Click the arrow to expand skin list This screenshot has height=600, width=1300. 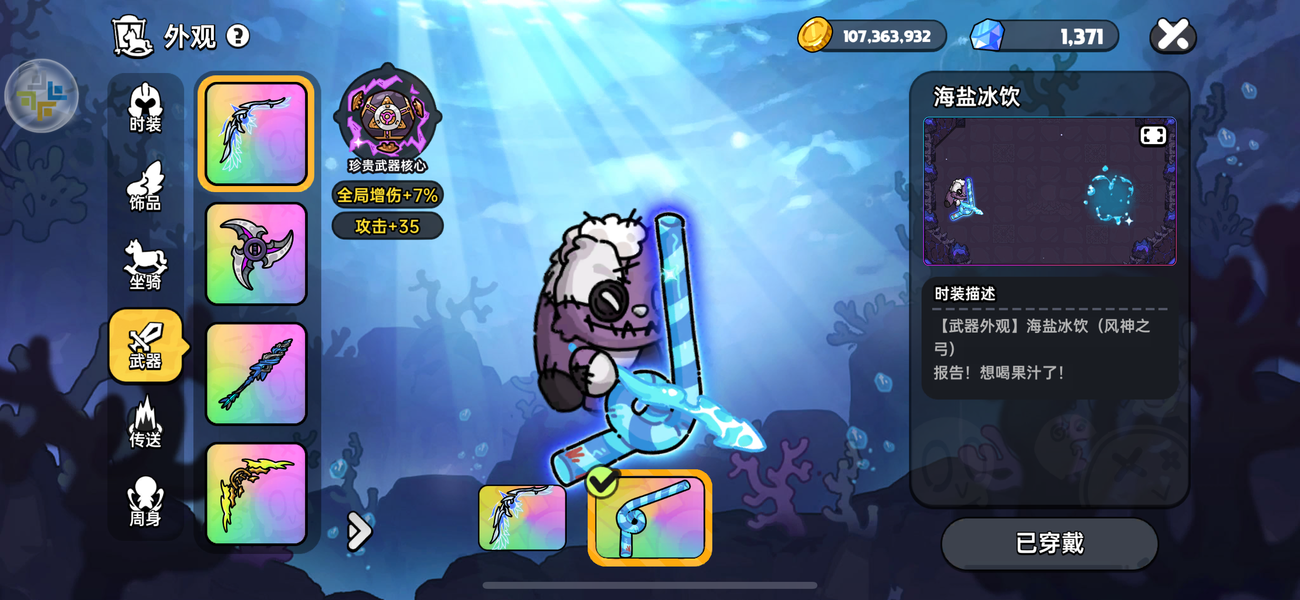358,531
